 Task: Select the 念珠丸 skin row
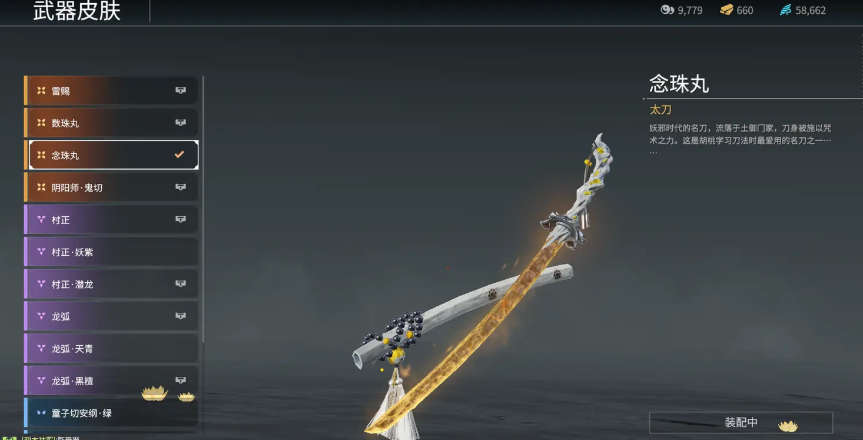click(110, 155)
